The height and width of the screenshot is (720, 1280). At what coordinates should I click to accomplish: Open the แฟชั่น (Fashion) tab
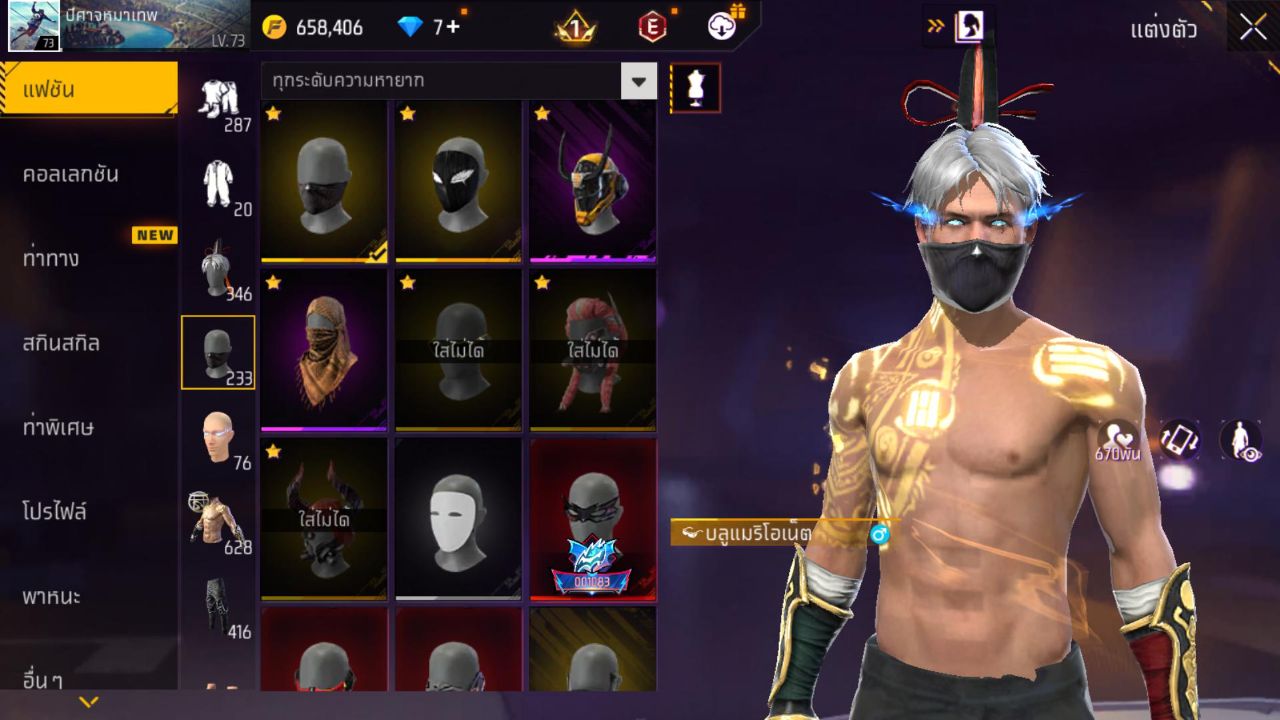[x=88, y=90]
